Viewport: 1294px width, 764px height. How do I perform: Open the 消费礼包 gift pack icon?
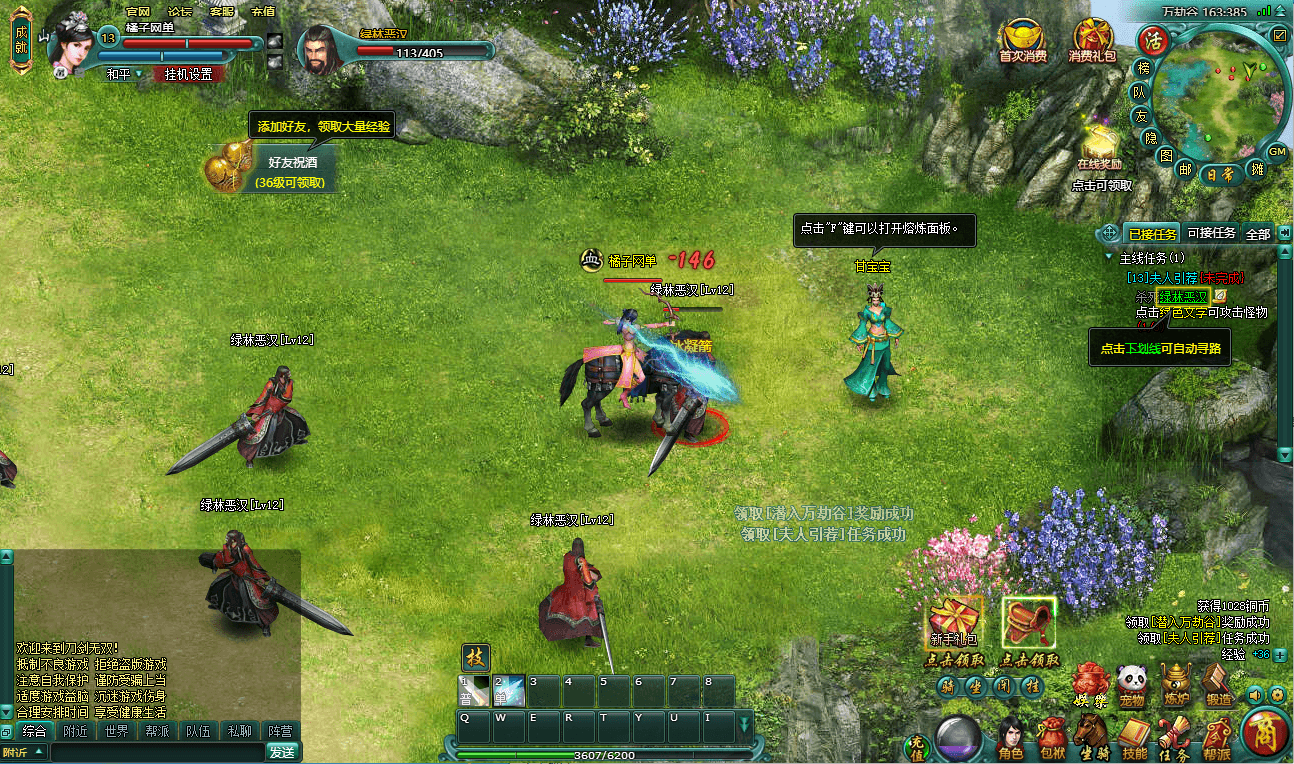[1092, 41]
